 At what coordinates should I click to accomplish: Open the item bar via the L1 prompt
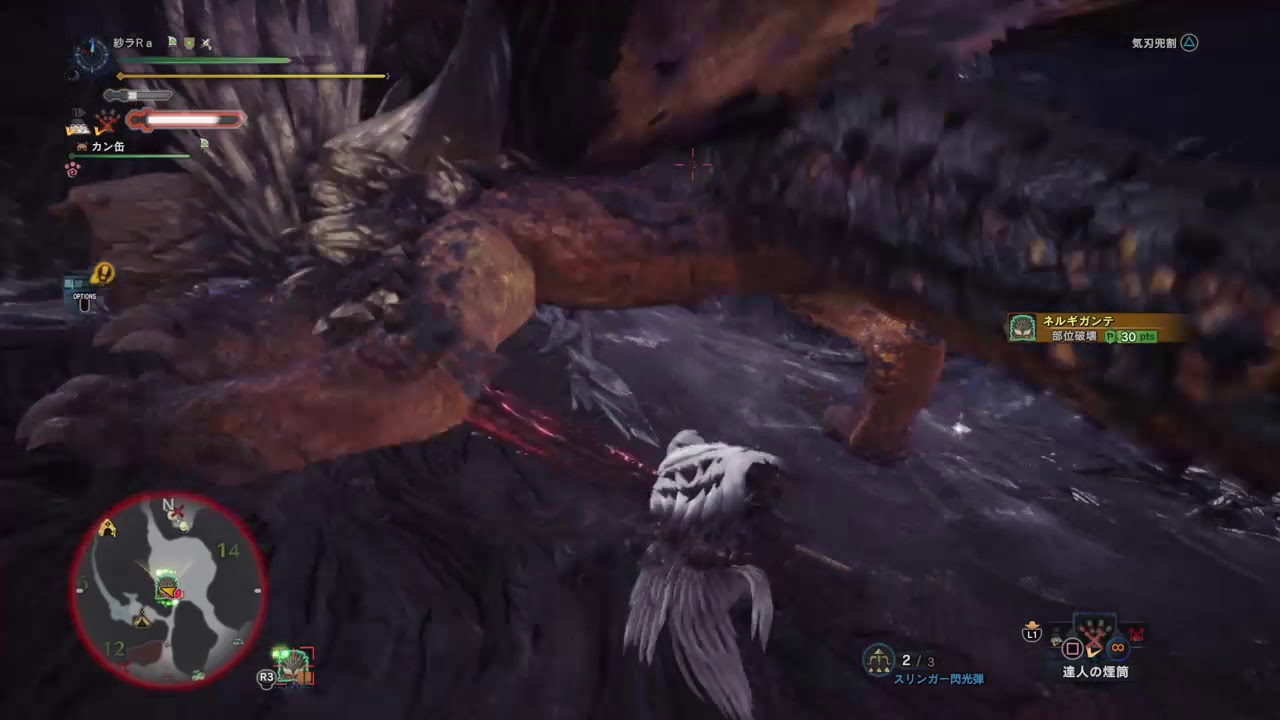click(x=1031, y=634)
